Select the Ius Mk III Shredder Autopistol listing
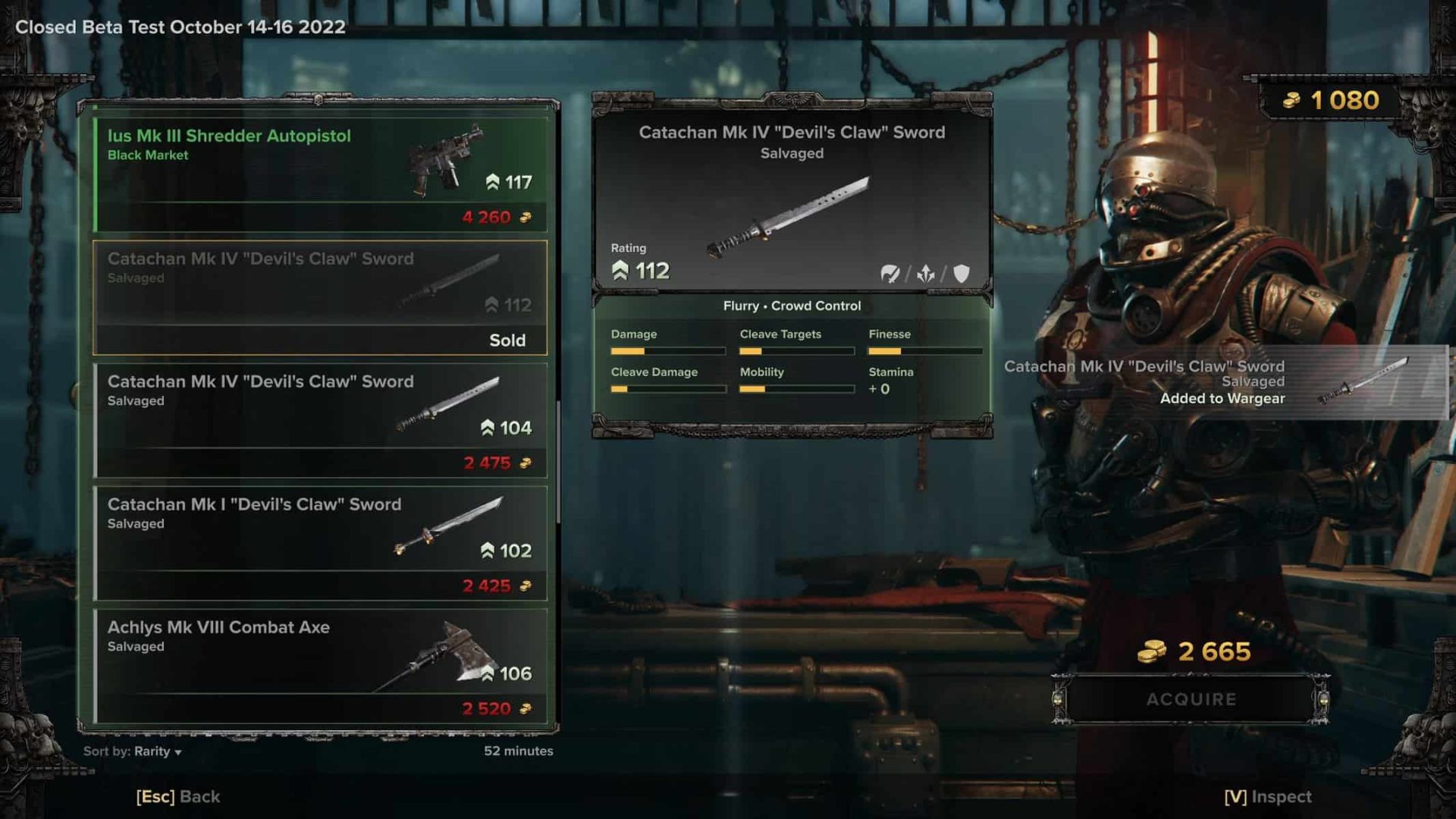Image resolution: width=1456 pixels, height=819 pixels. [320, 174]
